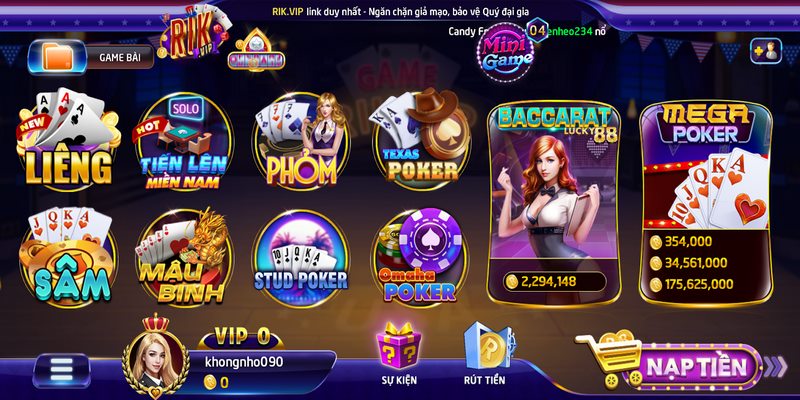Open the Phỏm card game

point(298,146)
